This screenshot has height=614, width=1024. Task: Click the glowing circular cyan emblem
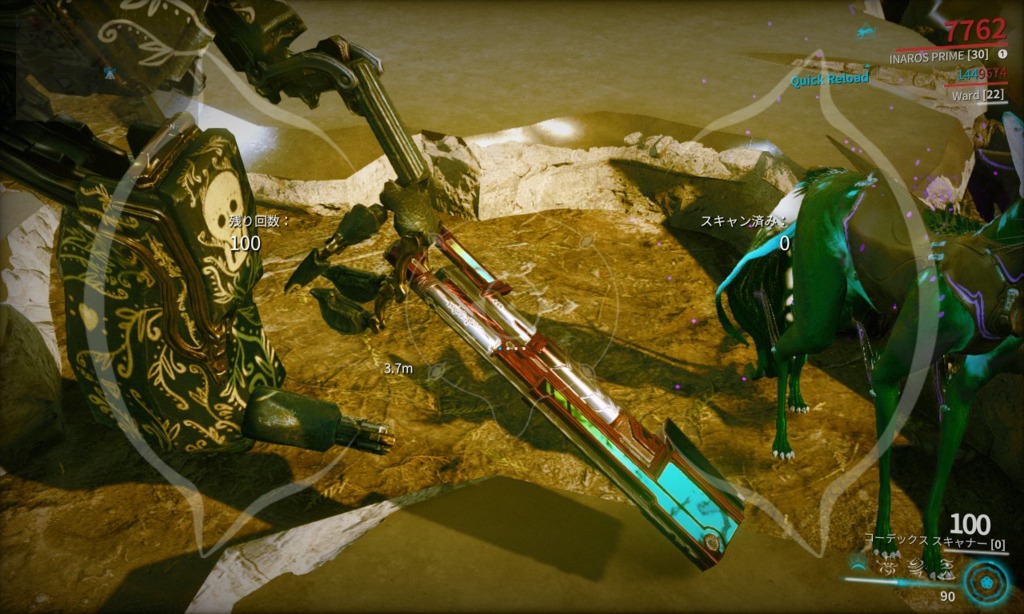click(986, 583)
